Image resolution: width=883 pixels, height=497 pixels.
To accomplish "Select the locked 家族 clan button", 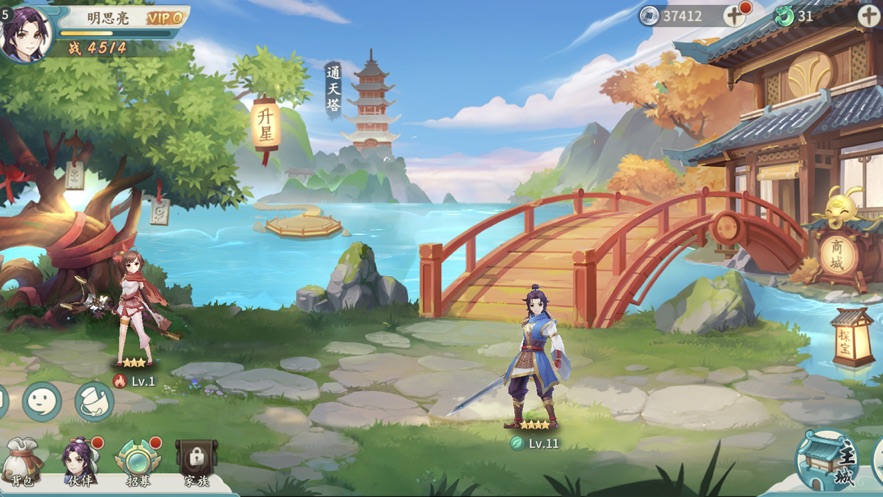I will pos(195,462).
